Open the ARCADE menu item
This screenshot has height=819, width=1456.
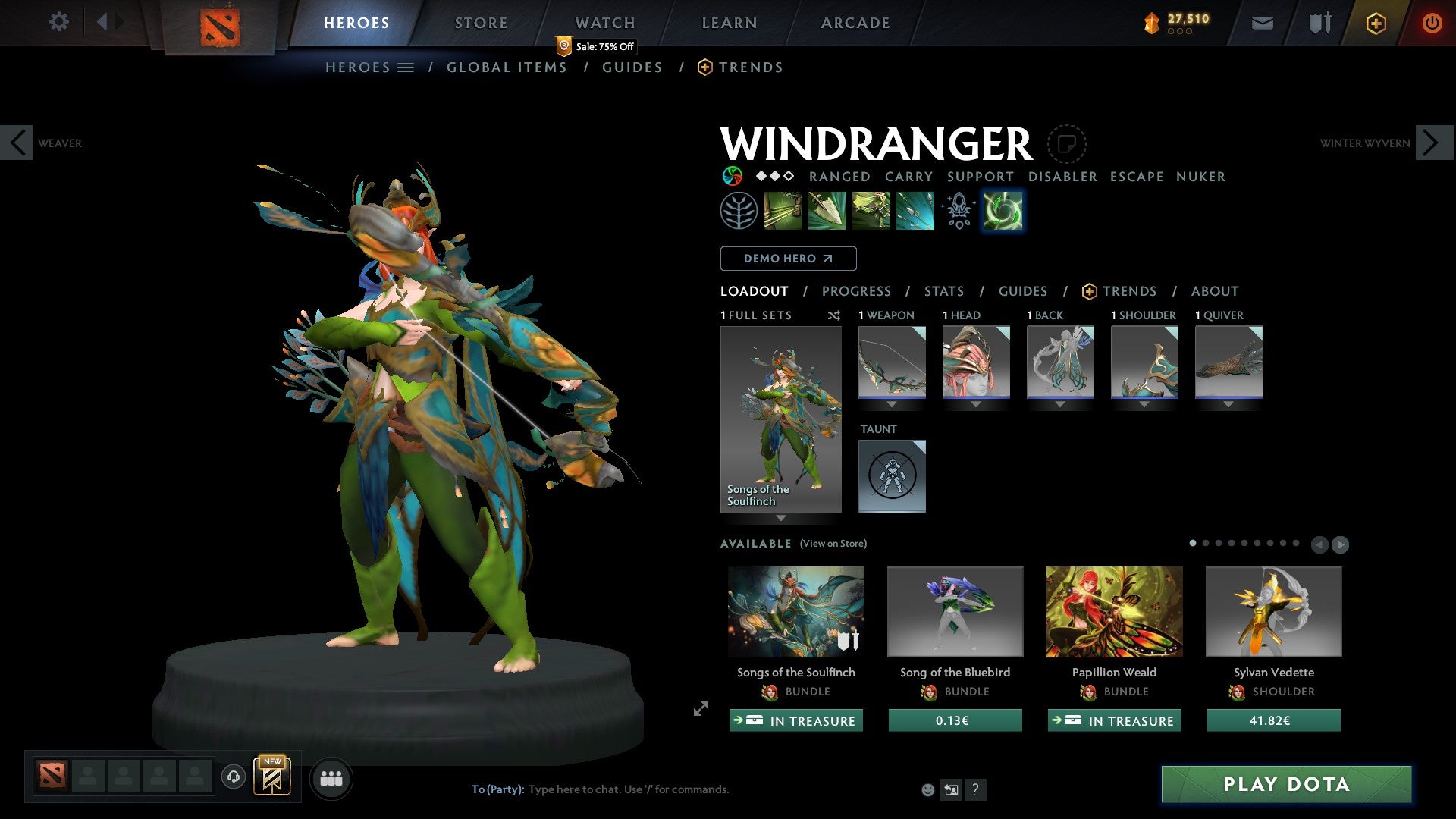point(855,23)
